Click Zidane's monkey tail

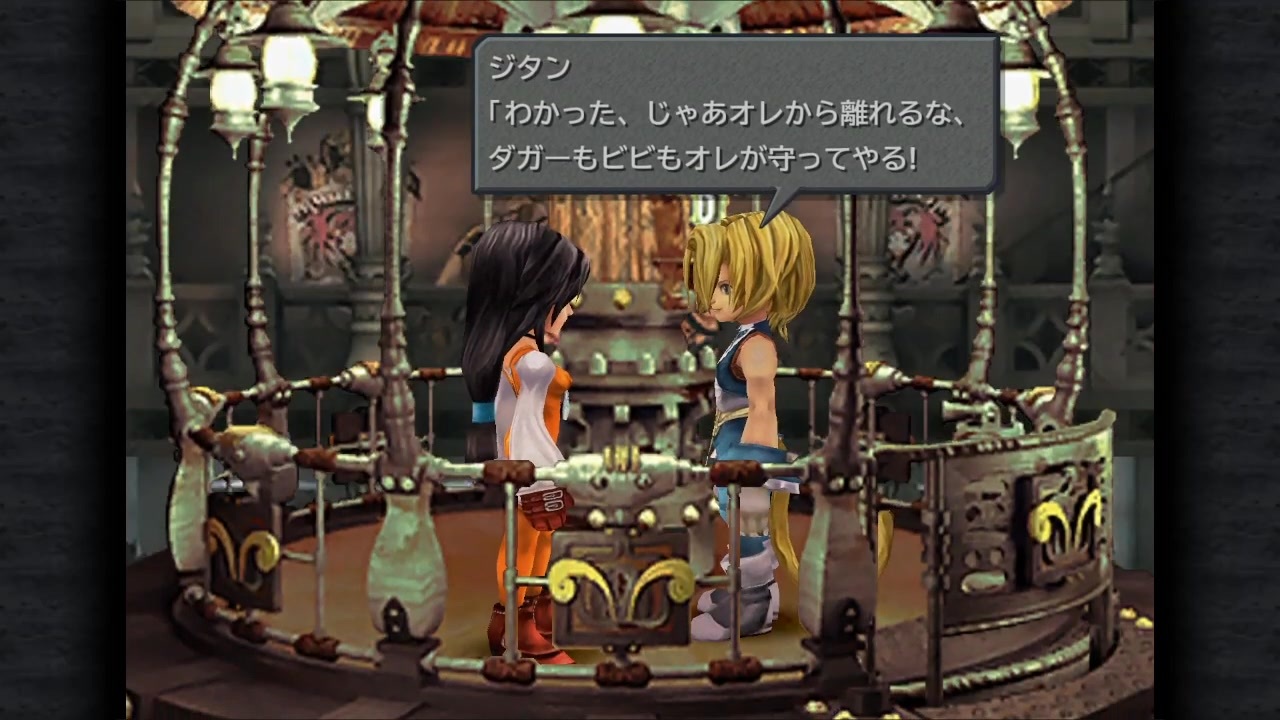(x=790, y=540)
